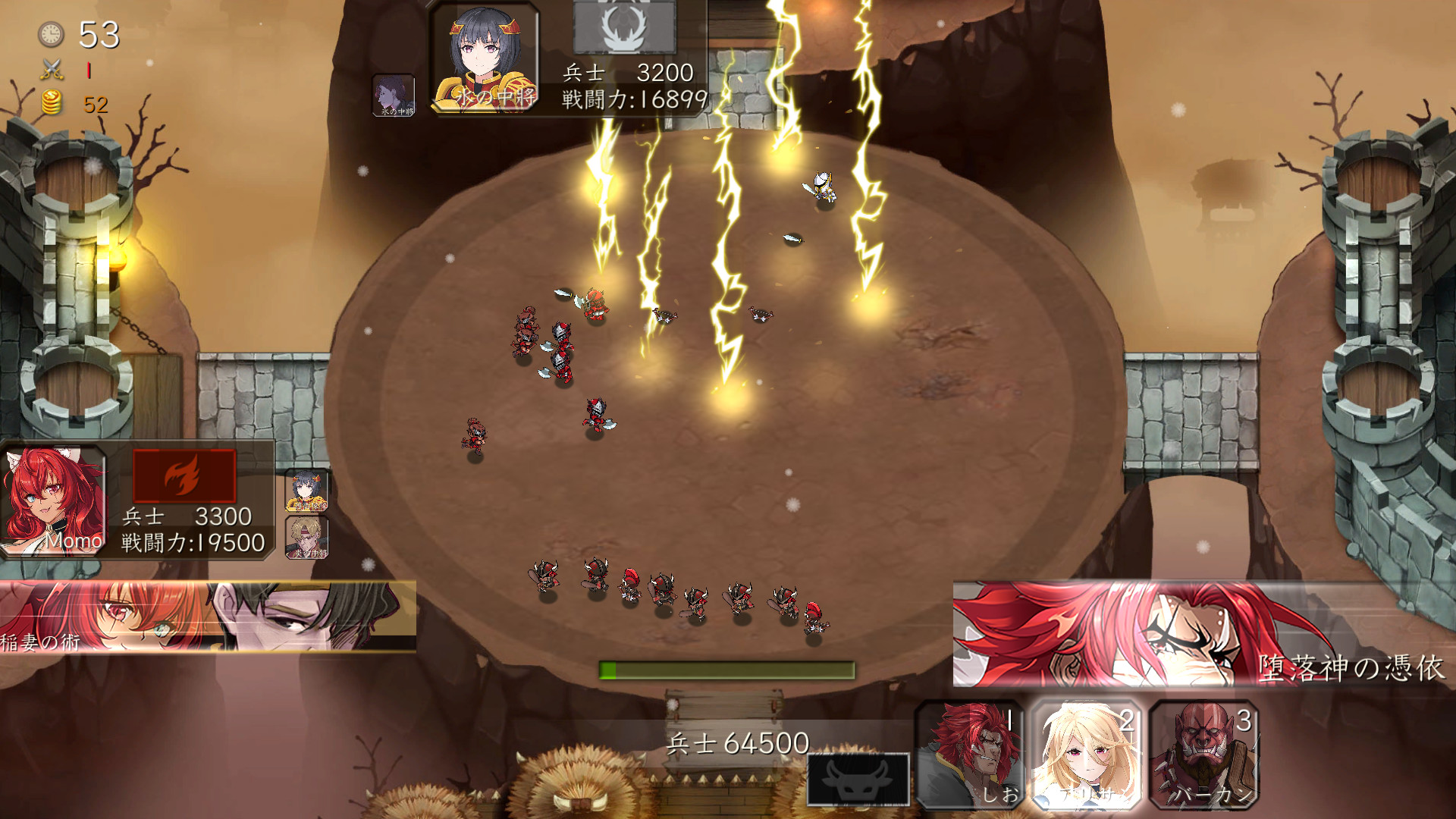Click the green capture progress bar
The image size is (1456, 819).
[x=728, y=671]
